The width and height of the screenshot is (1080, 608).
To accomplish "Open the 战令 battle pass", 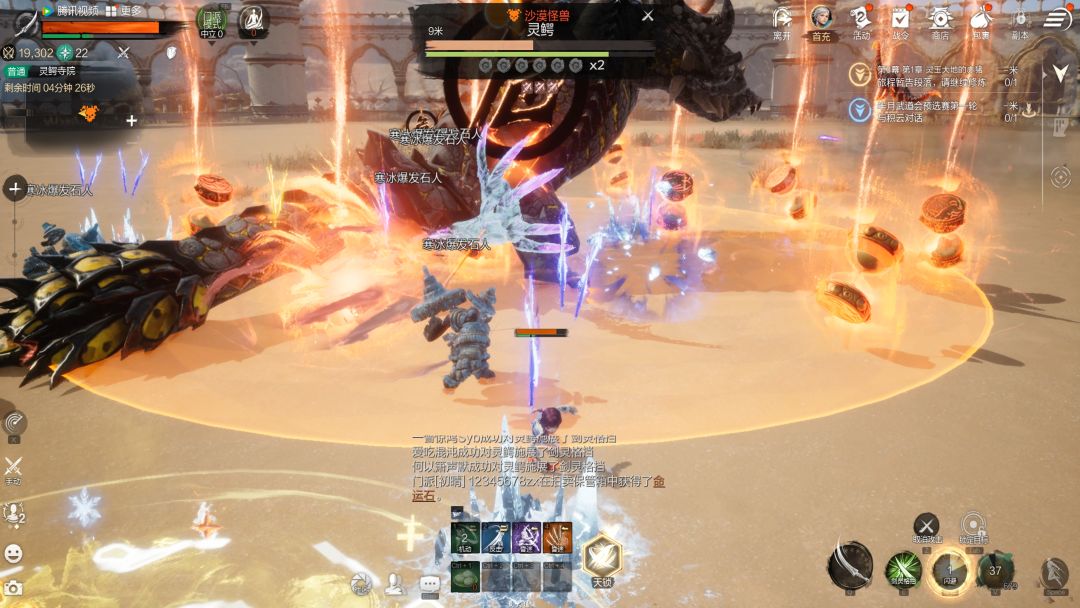I will click(x=900, y=18).
